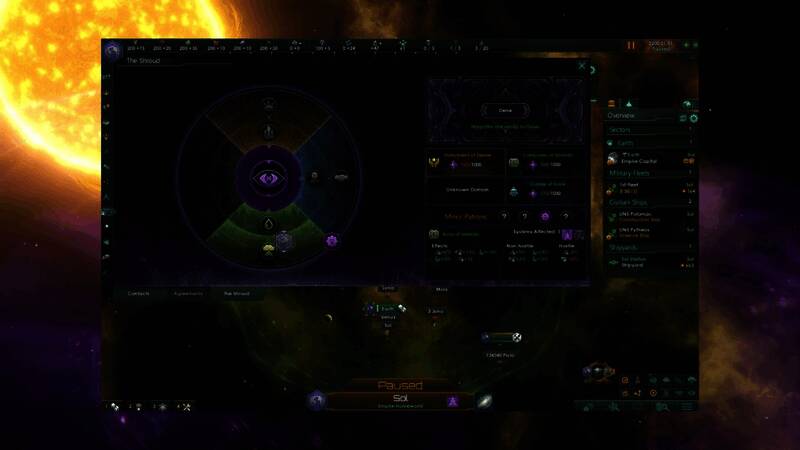Image resolution: width=800 pixels, height=450 pixels.
Task: Open the galaxy map view button
Action: (484, 401)
